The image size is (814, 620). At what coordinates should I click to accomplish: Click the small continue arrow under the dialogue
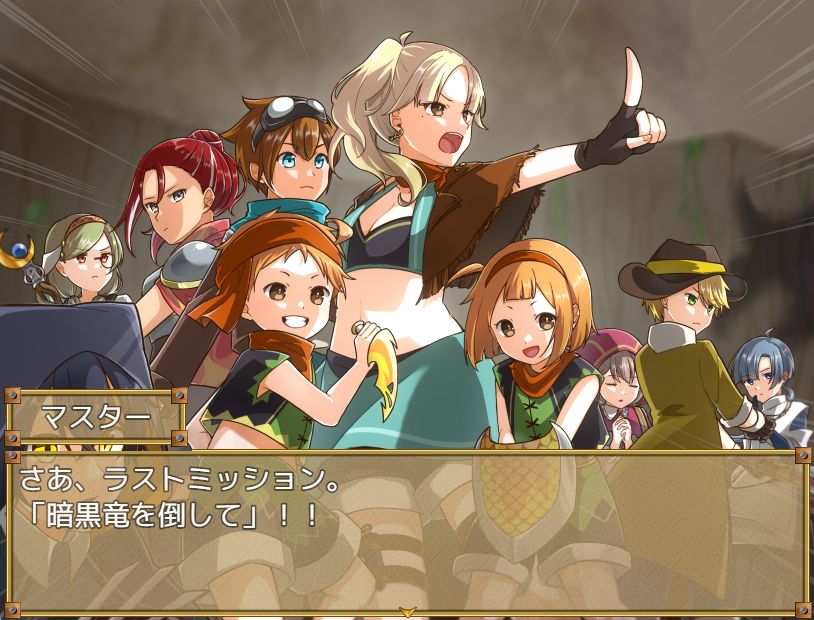(407, 610)
